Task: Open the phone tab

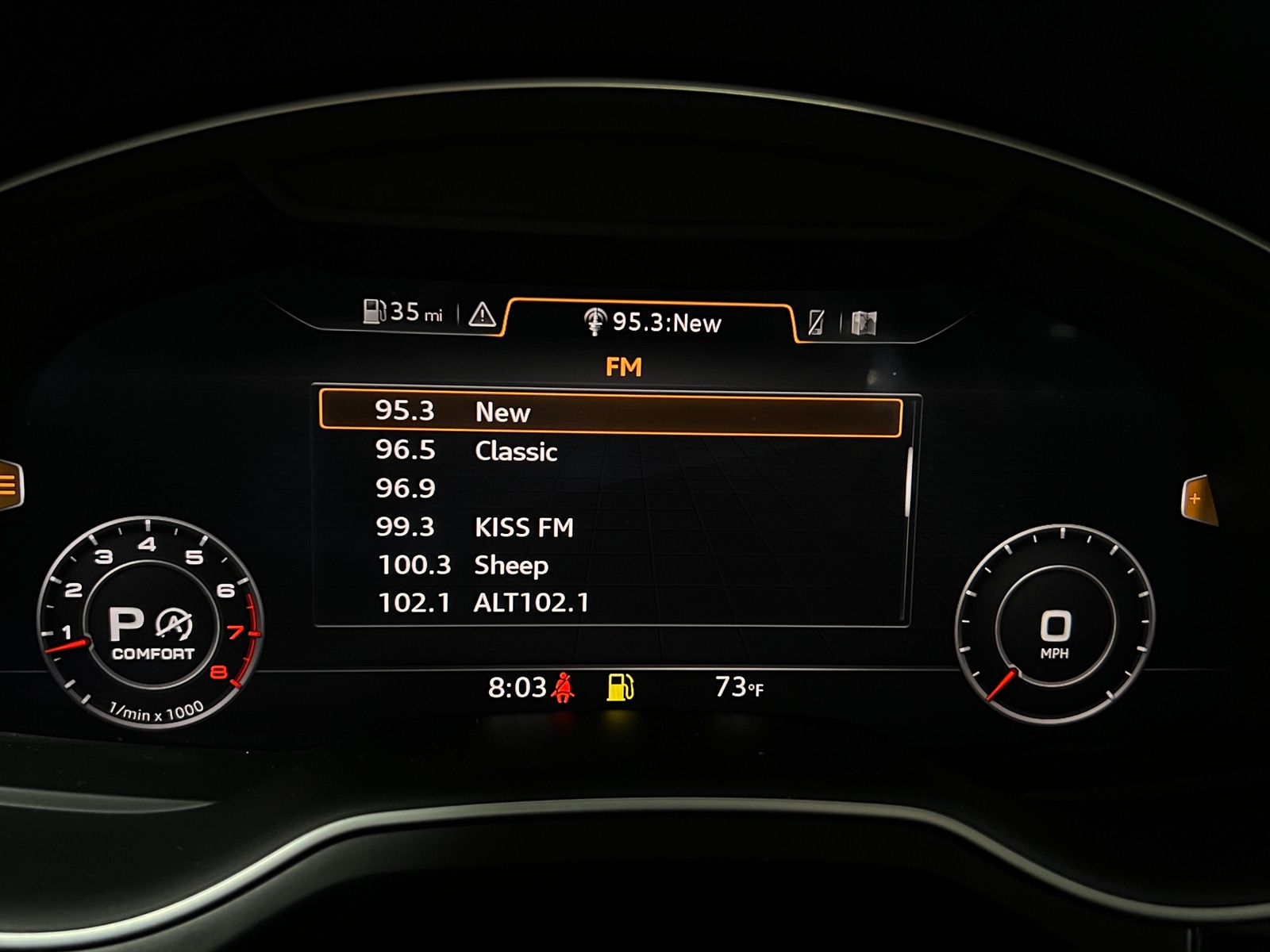Action: [x=816, y=322]
